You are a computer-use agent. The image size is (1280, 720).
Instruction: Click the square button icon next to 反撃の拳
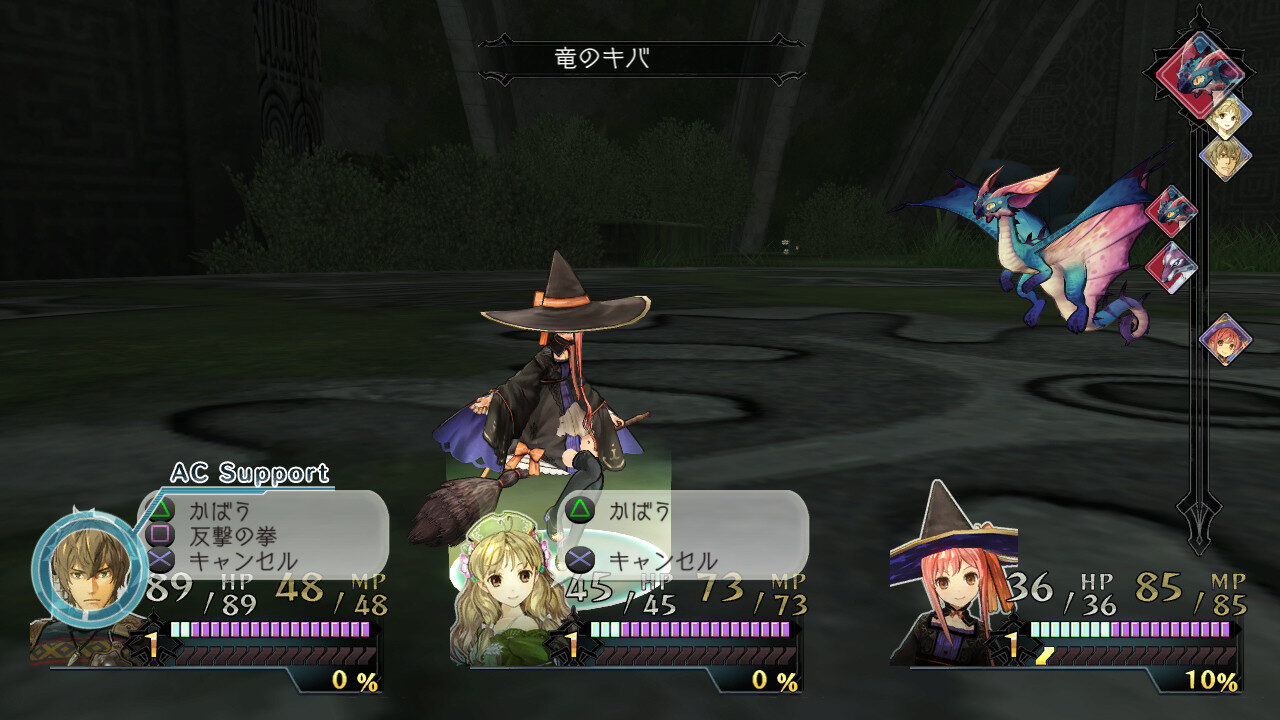160,535
